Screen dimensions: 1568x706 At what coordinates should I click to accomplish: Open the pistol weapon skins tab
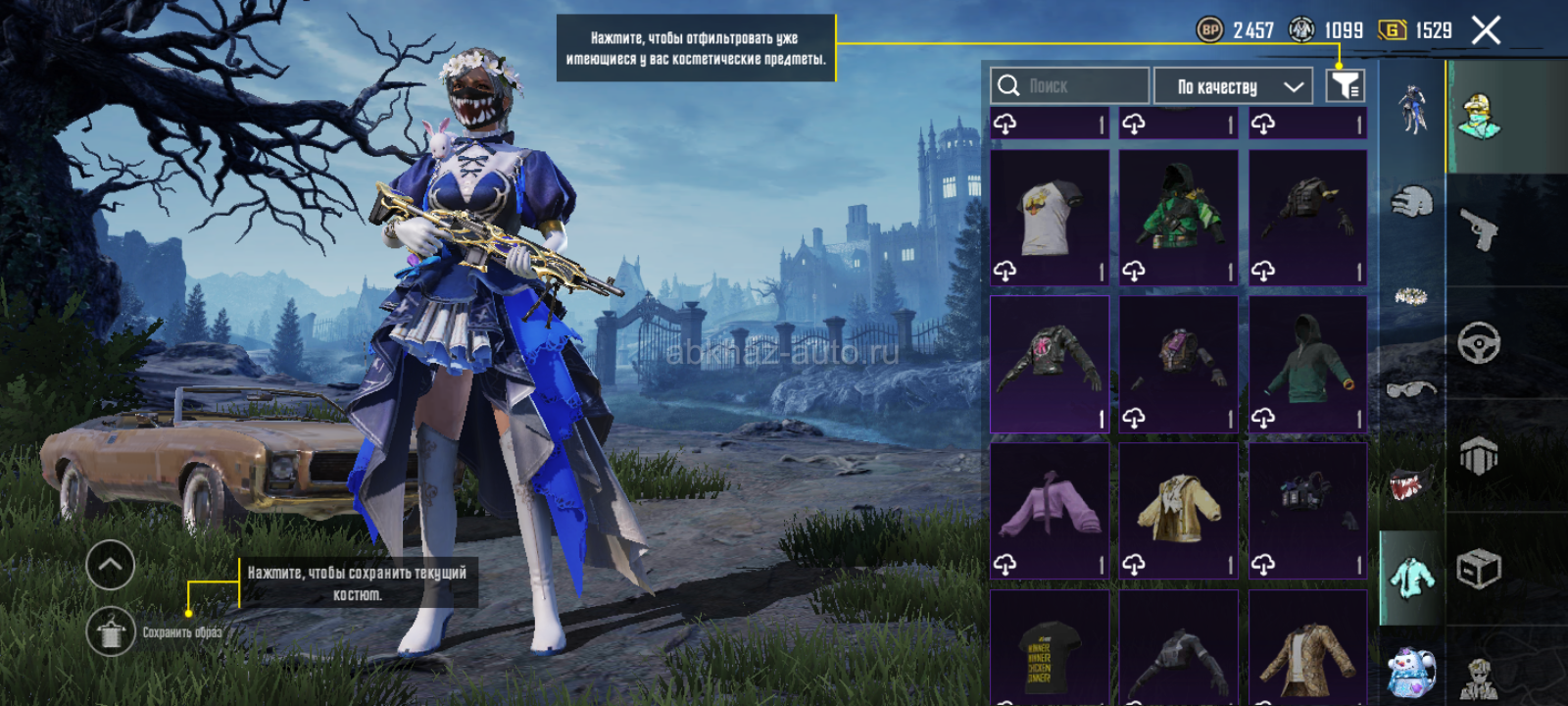[x=1479, y=230]
